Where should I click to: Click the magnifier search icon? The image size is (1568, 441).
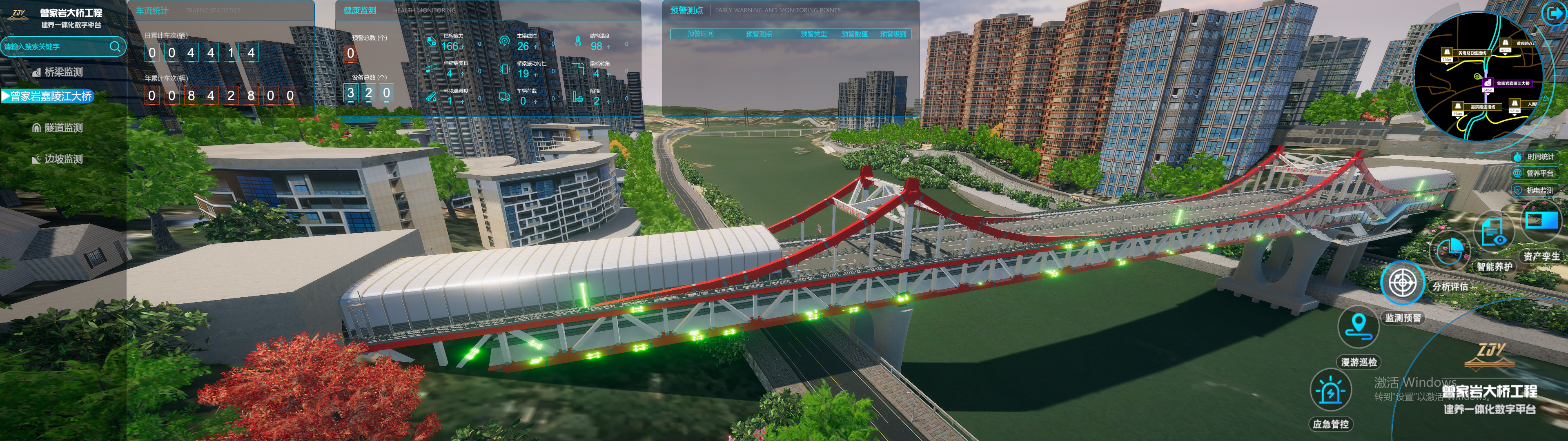coord(115,46)
